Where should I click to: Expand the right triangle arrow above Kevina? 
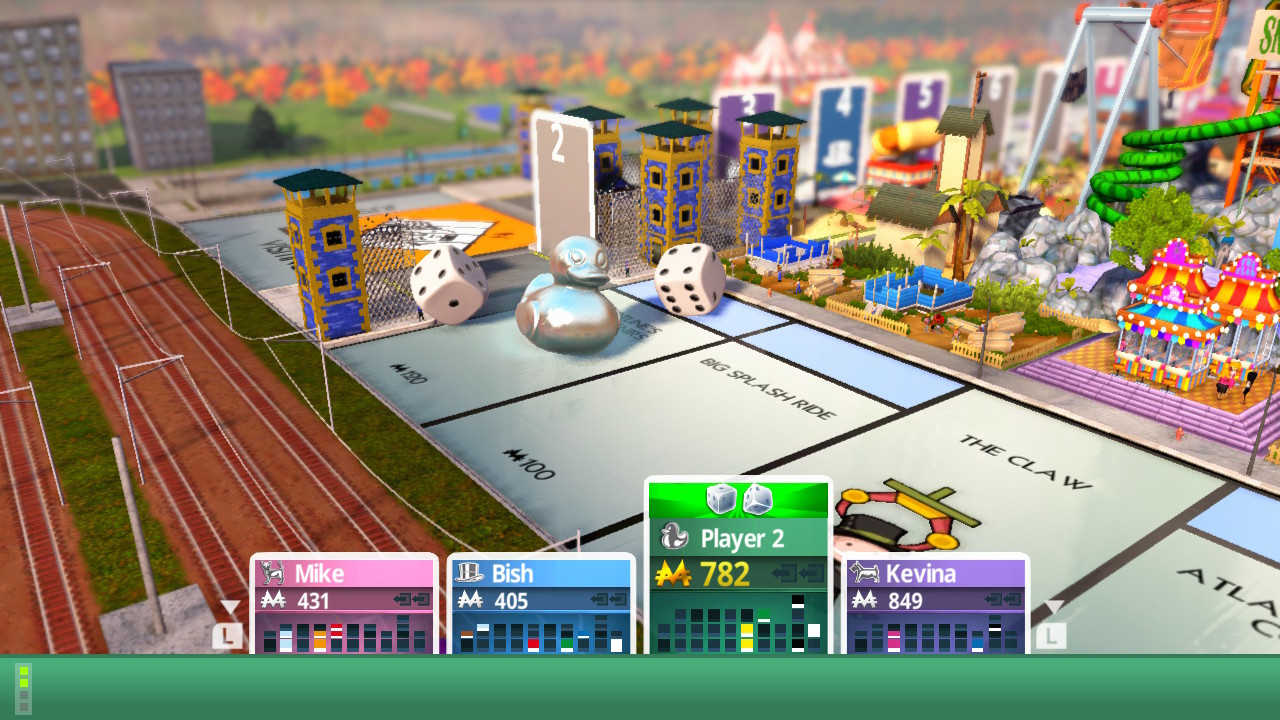(1055, 604)
